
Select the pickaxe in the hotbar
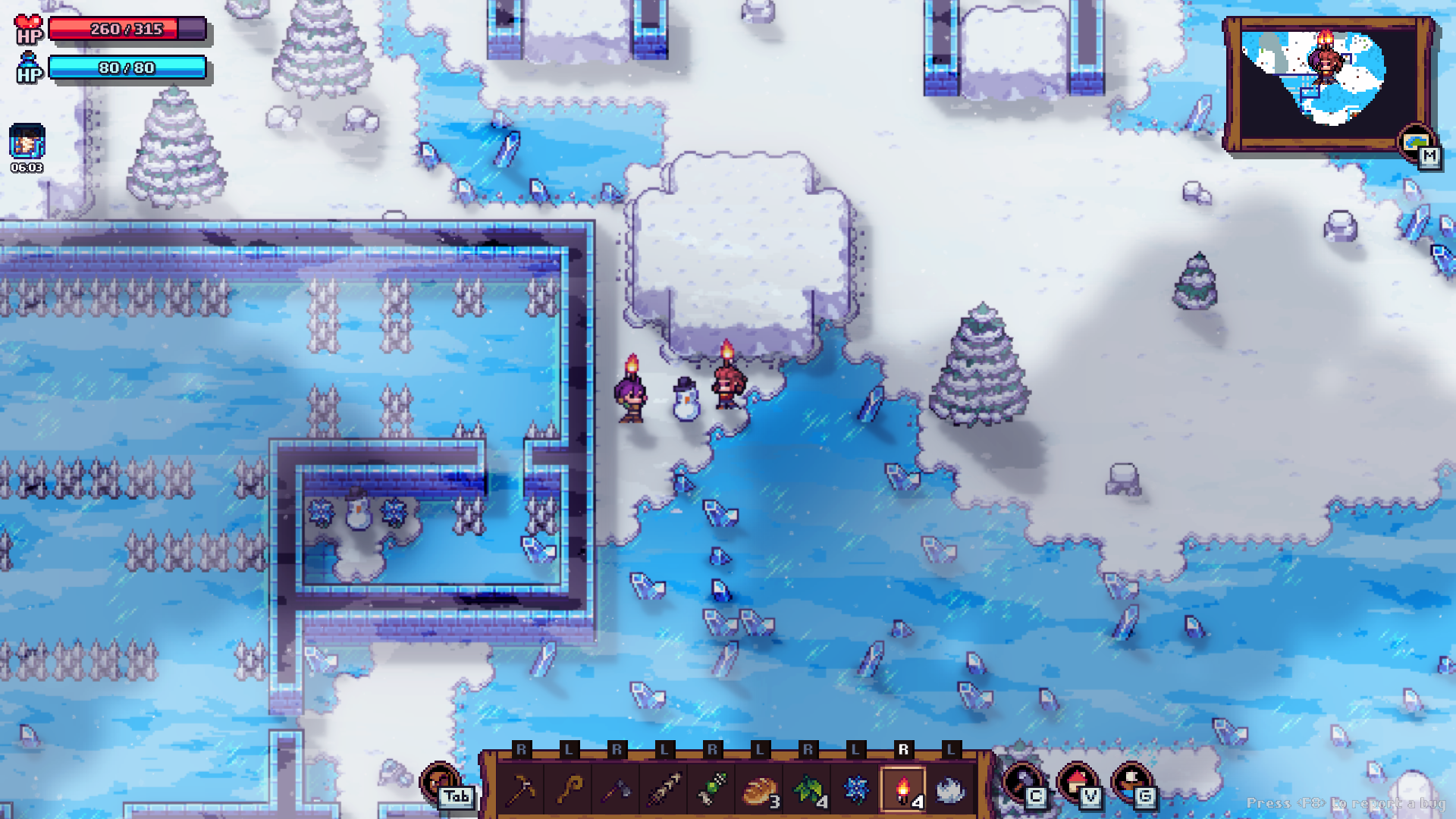[522, 791]
